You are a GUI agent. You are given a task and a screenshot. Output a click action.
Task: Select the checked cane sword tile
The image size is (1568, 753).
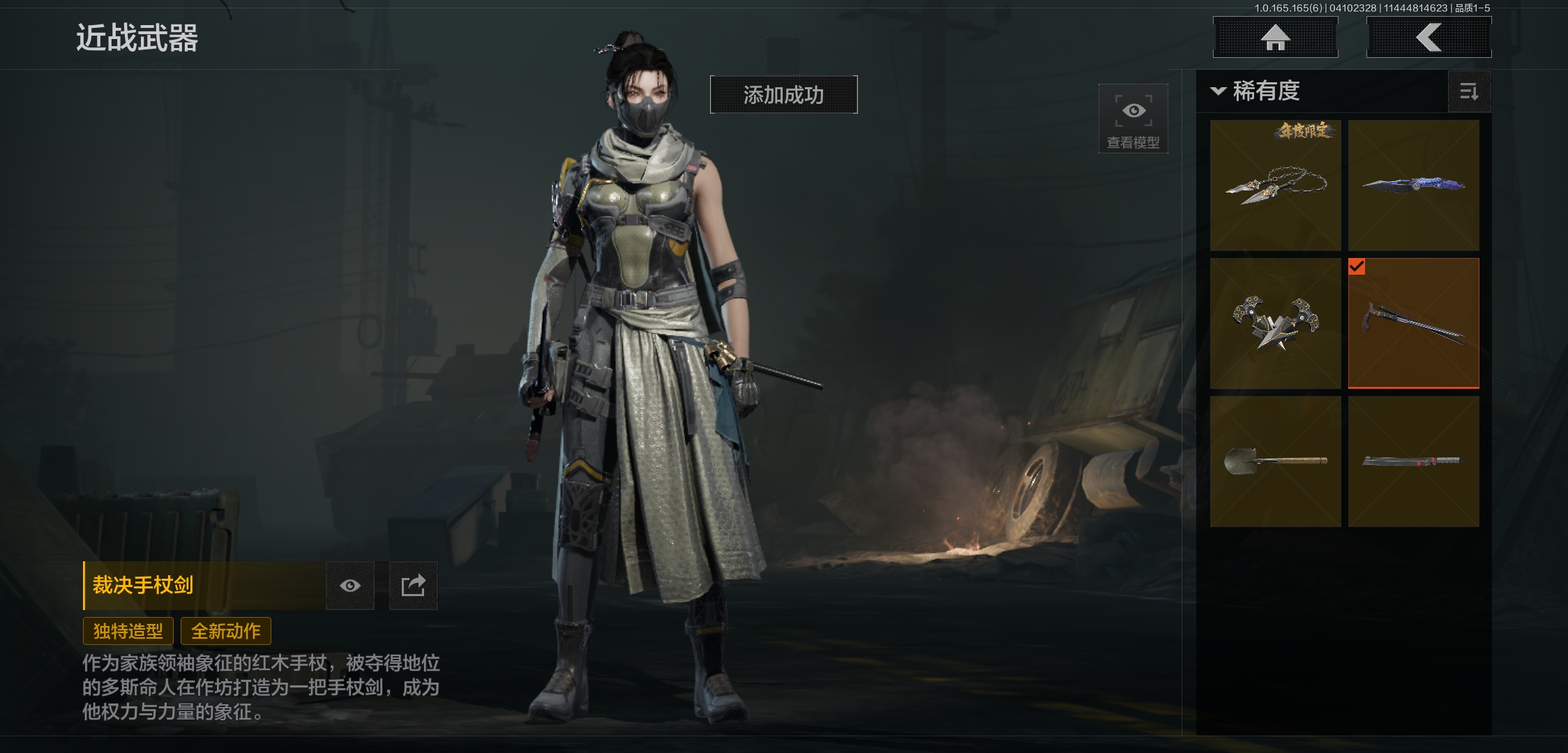[x=1413, y=324]
